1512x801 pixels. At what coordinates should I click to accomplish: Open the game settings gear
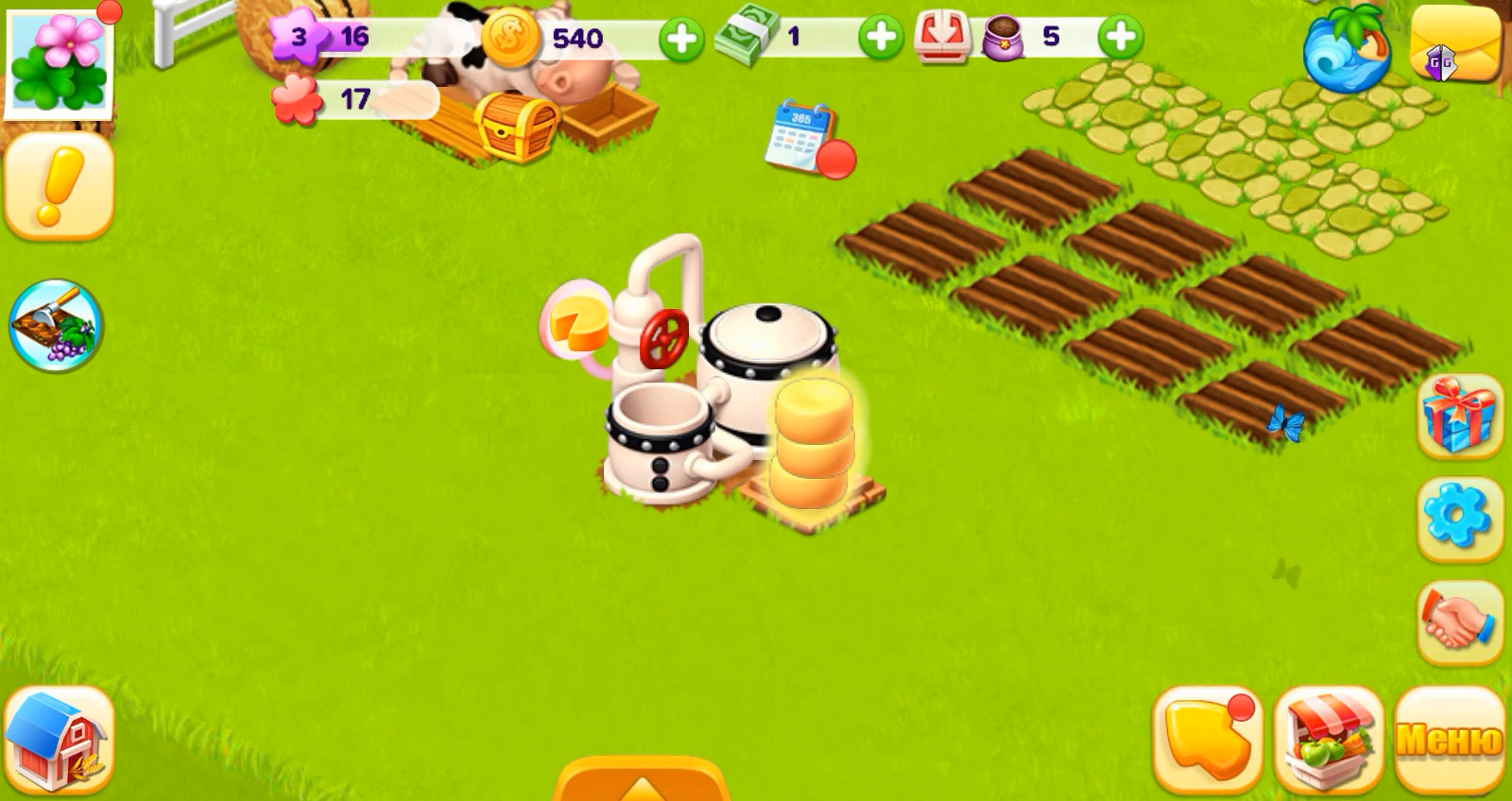coord(1459,514)
